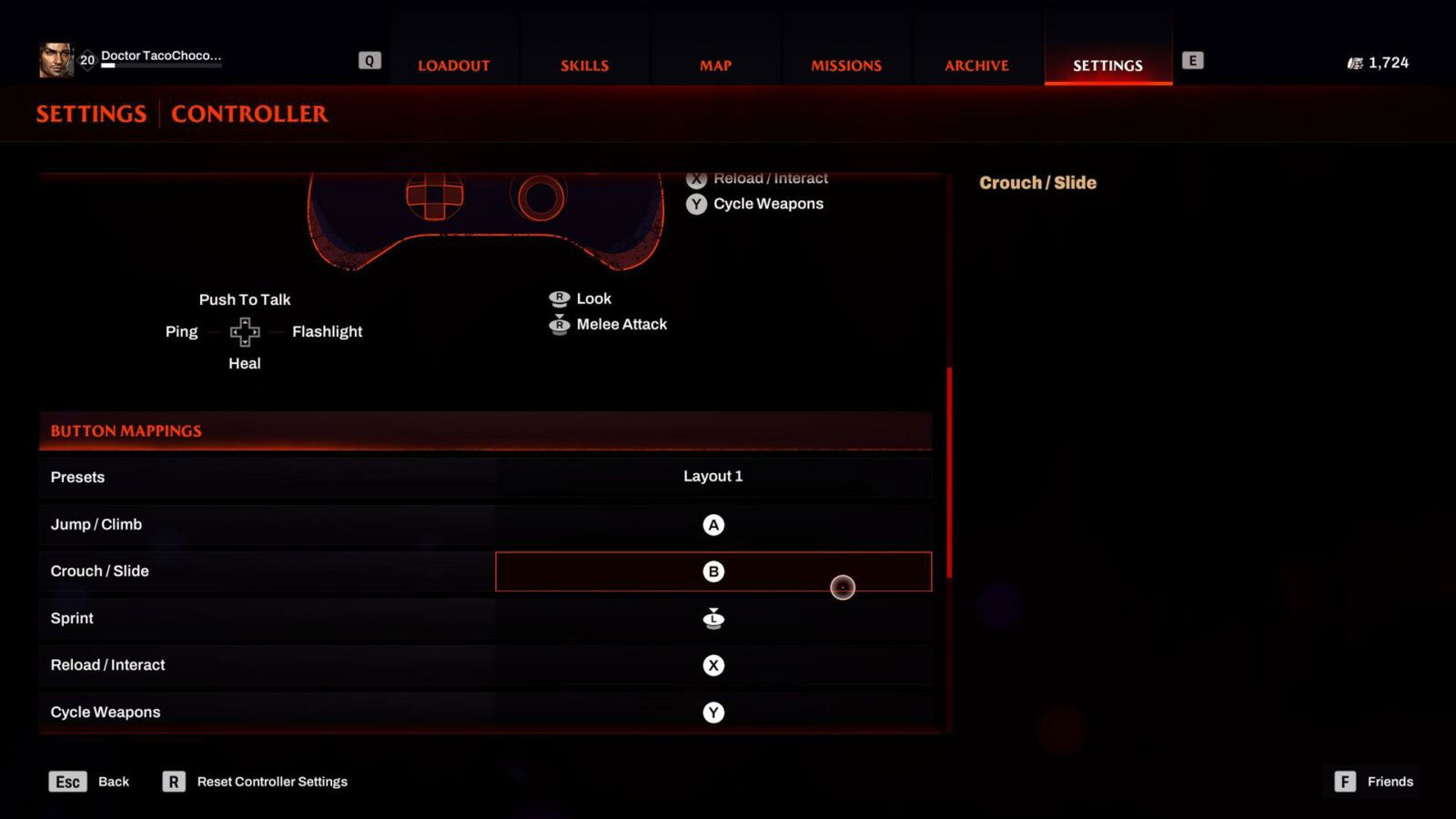Click the A button icon for Jump/Climb
The width and height of the screenshot is (1456, 819).
pyautogui.click(x=714, y=524)
